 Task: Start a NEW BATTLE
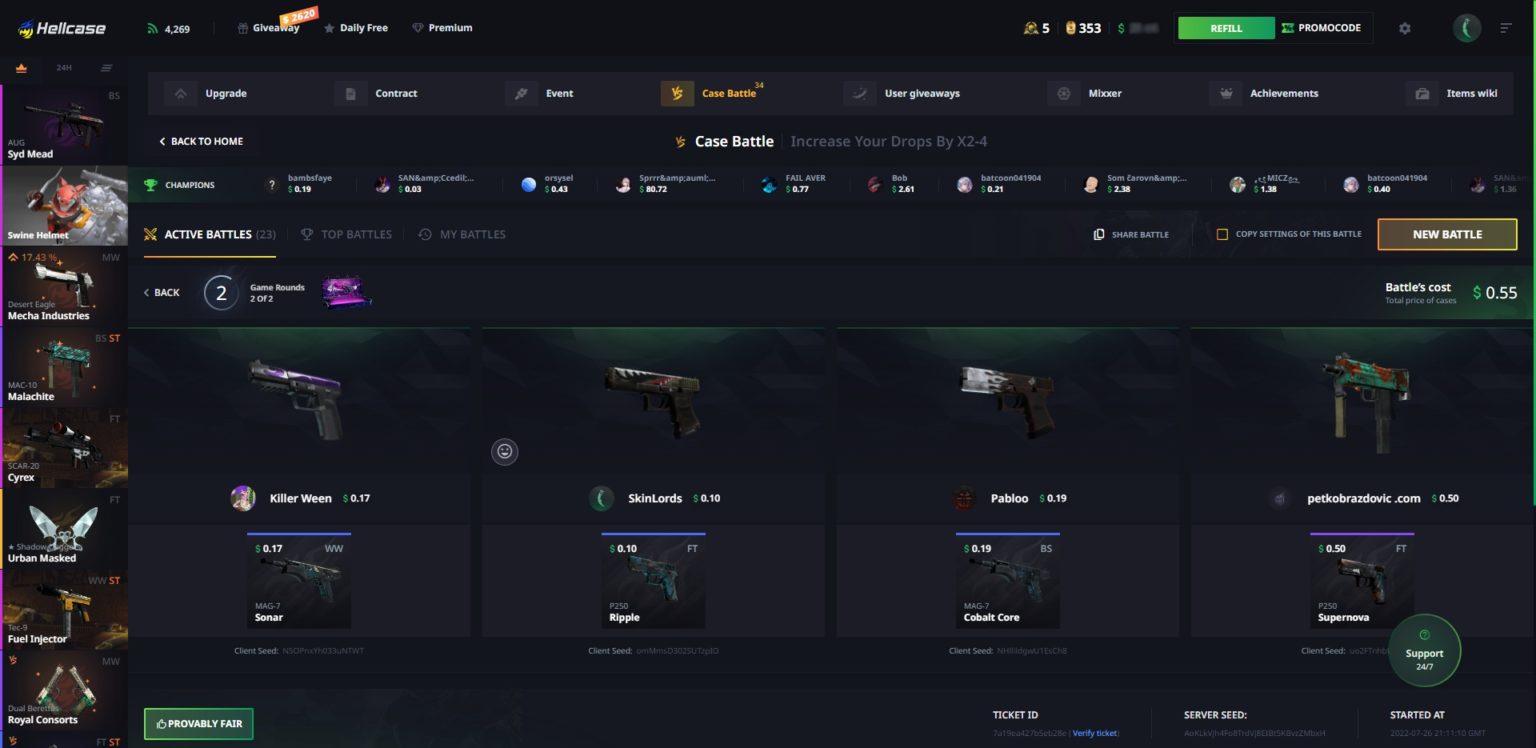(x=1447, y=234)
